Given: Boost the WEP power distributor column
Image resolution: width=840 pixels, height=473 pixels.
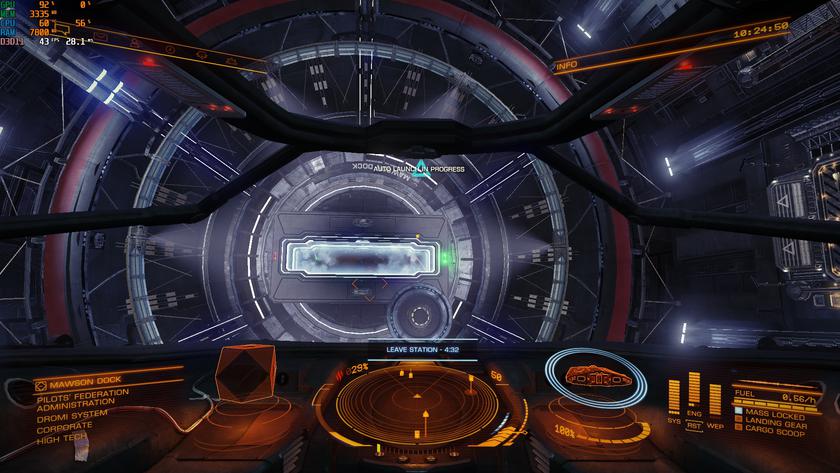Looking at the screenshot, I should [x=715, y=396].
